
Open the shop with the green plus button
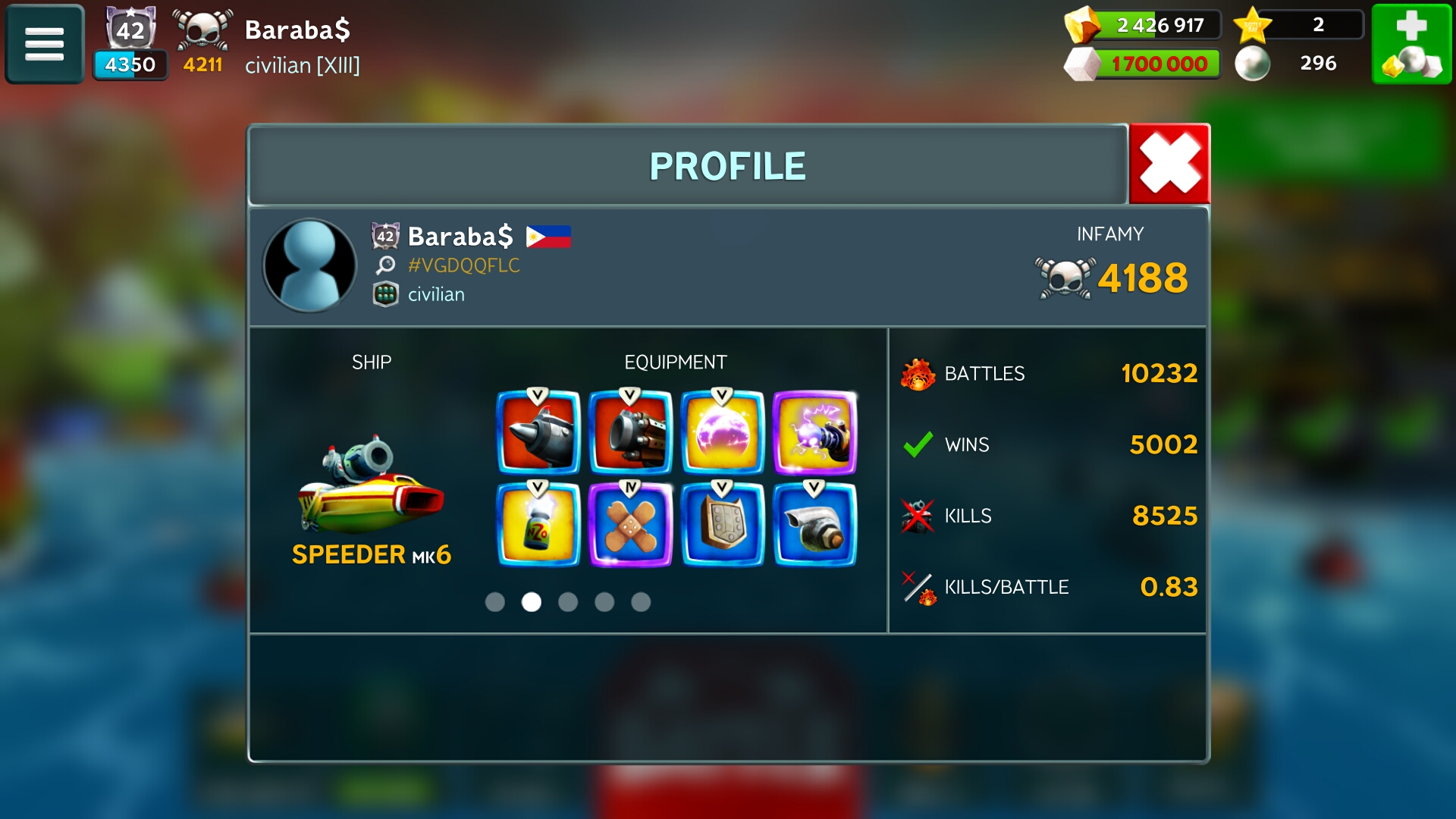[1411, 44]
